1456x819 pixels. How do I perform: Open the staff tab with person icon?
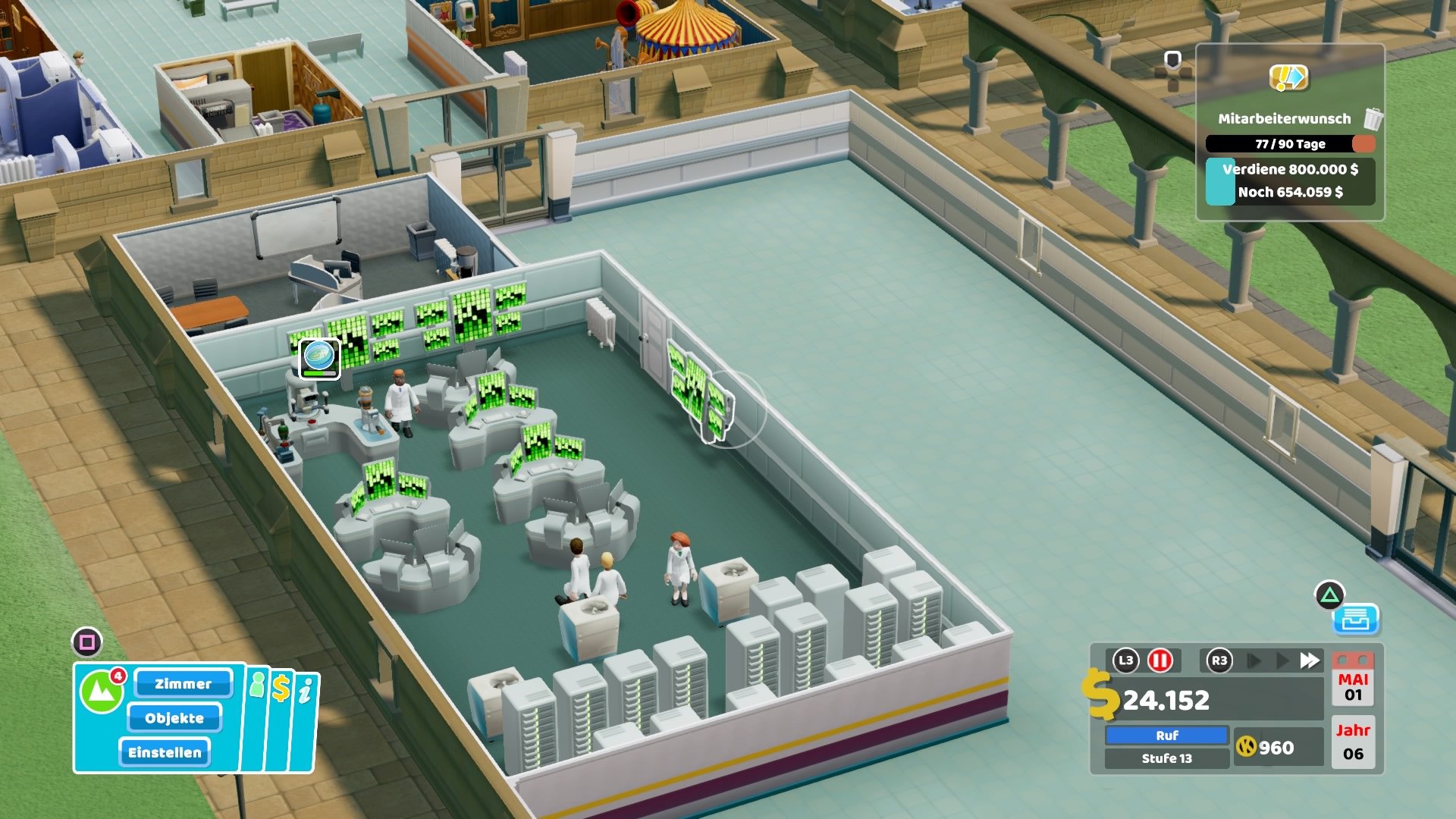pos(256,686)
